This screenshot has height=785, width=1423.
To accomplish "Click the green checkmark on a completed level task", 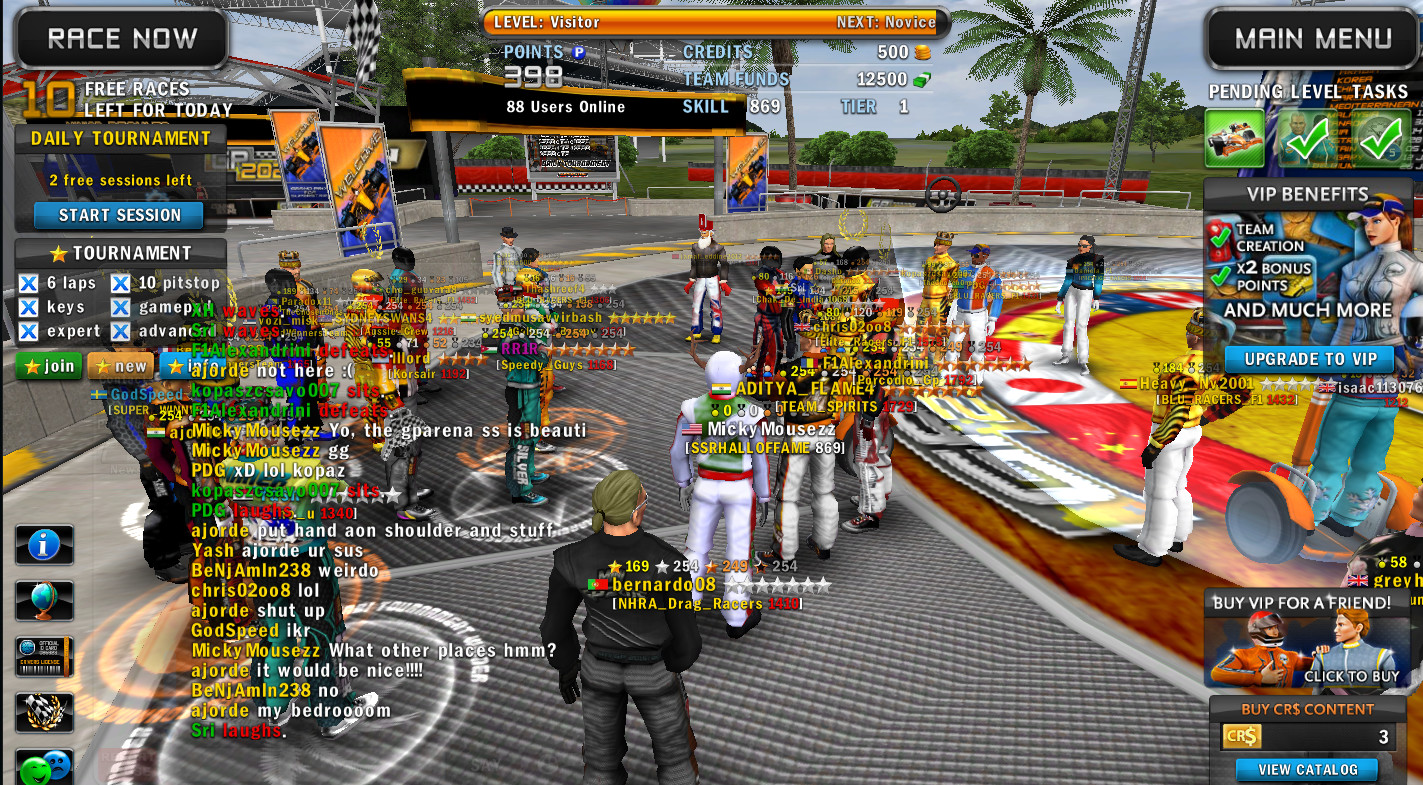I will 1308,137.
